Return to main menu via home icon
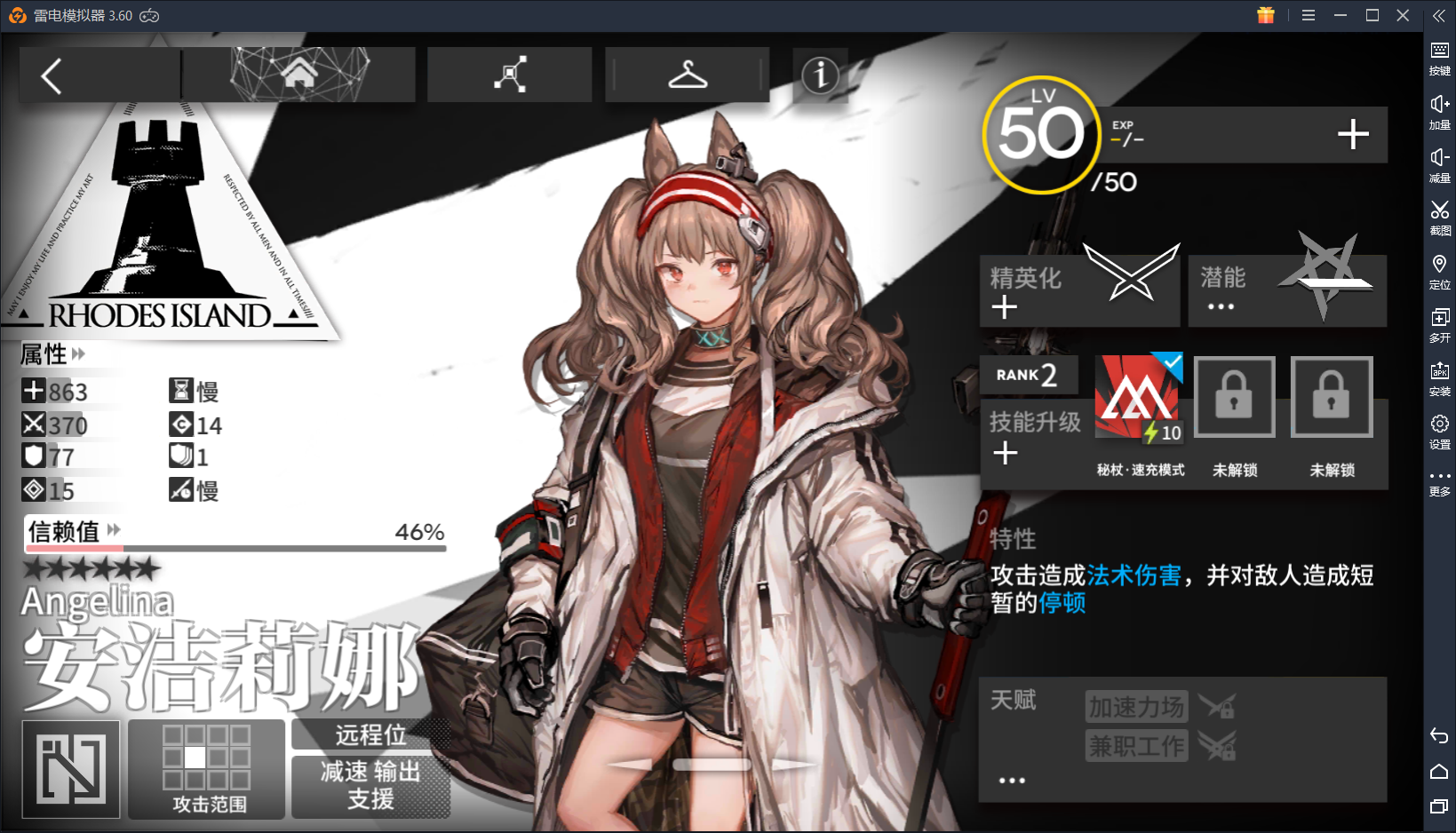The width and height of the screenshot is (1456, 833). (x=298, y=75)
